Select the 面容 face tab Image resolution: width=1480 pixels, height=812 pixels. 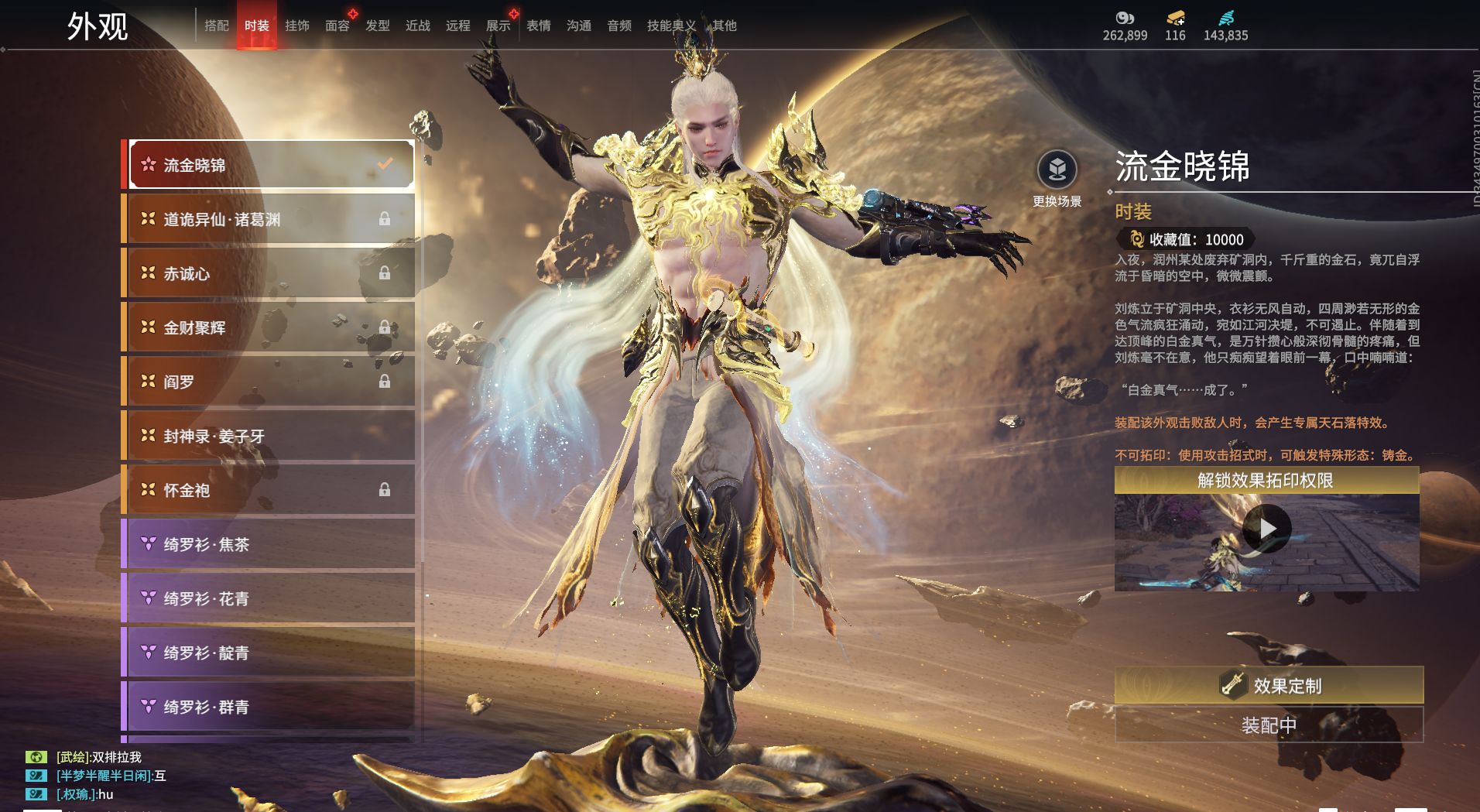click(337, 26)
